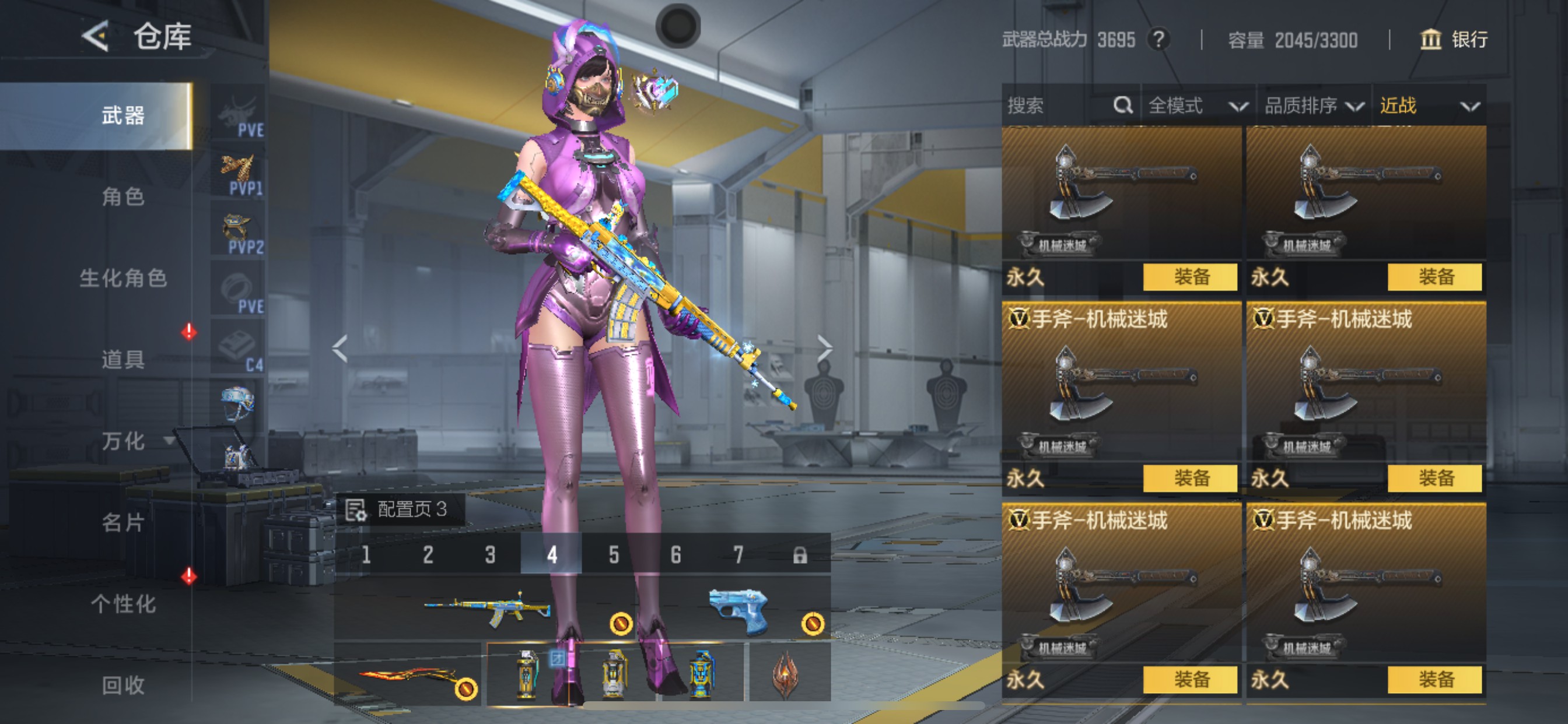Switch to the 角色 tab

click(x=123, y=196)
